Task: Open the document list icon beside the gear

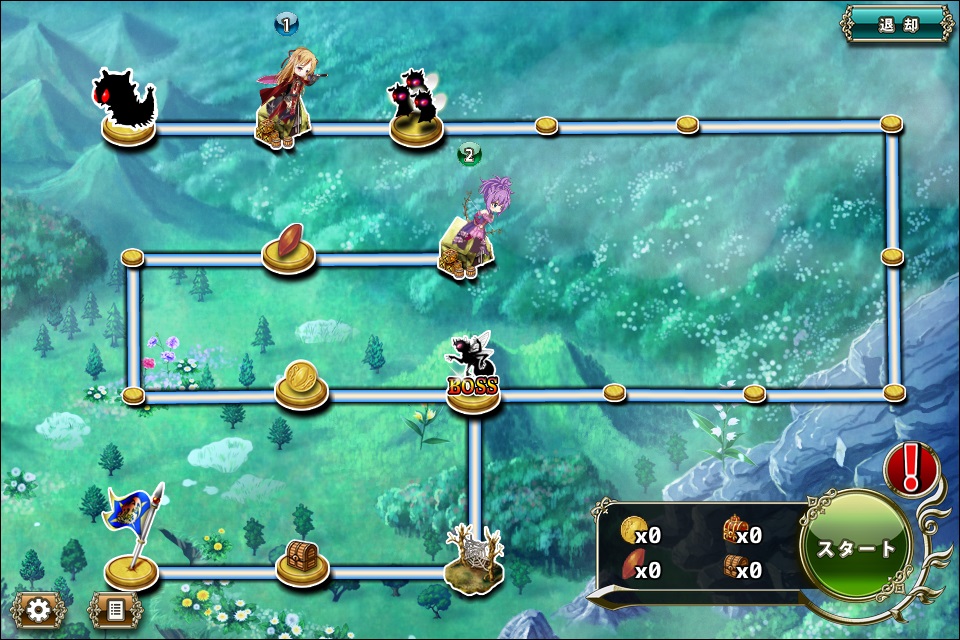Action: (x=116, y=608)
